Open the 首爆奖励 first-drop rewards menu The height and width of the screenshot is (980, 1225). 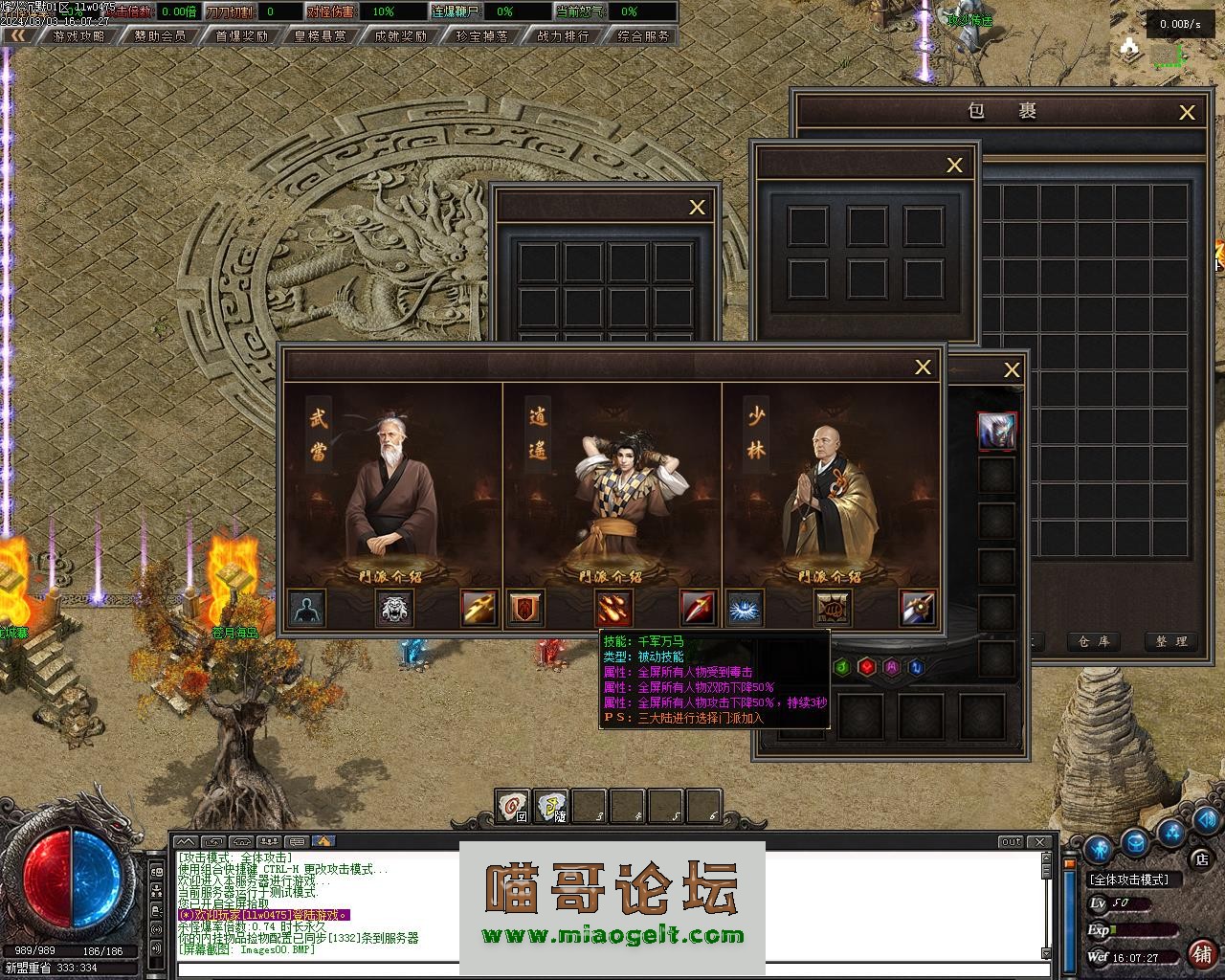(x=241, y=35)
